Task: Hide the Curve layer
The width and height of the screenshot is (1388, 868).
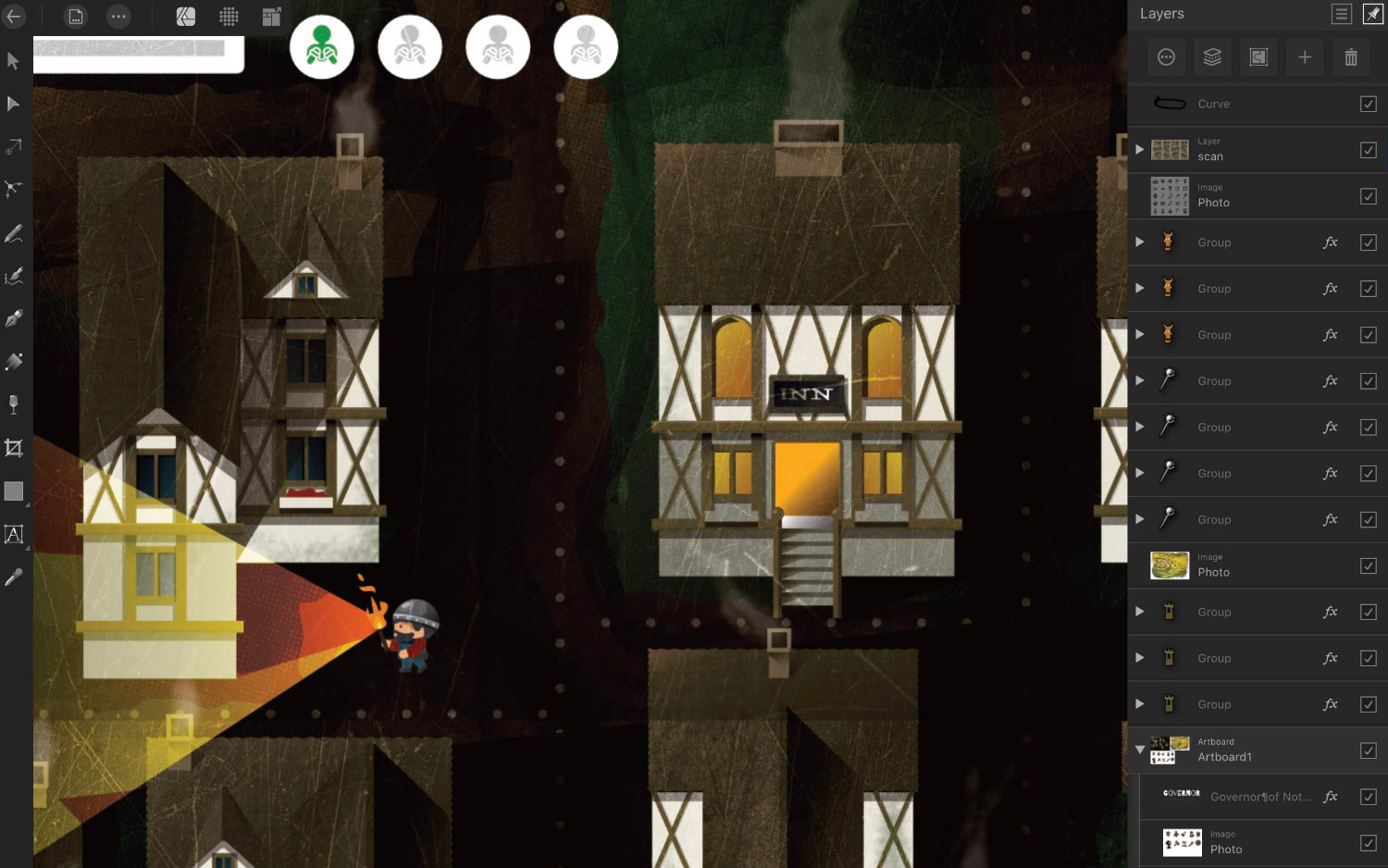Action: click(x=1369, y=104)
